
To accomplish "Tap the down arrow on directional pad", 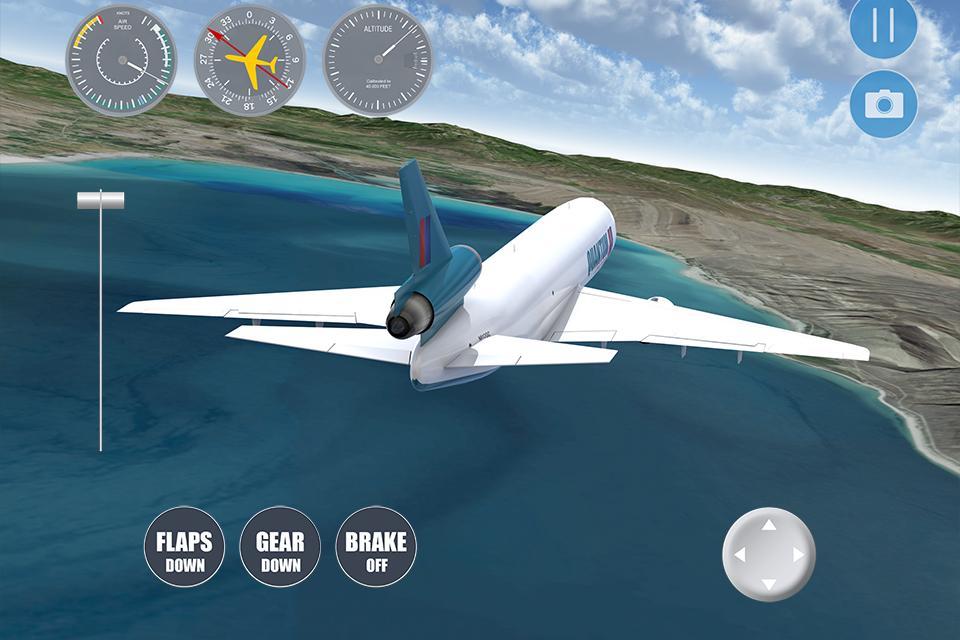I will click(769, 584).
